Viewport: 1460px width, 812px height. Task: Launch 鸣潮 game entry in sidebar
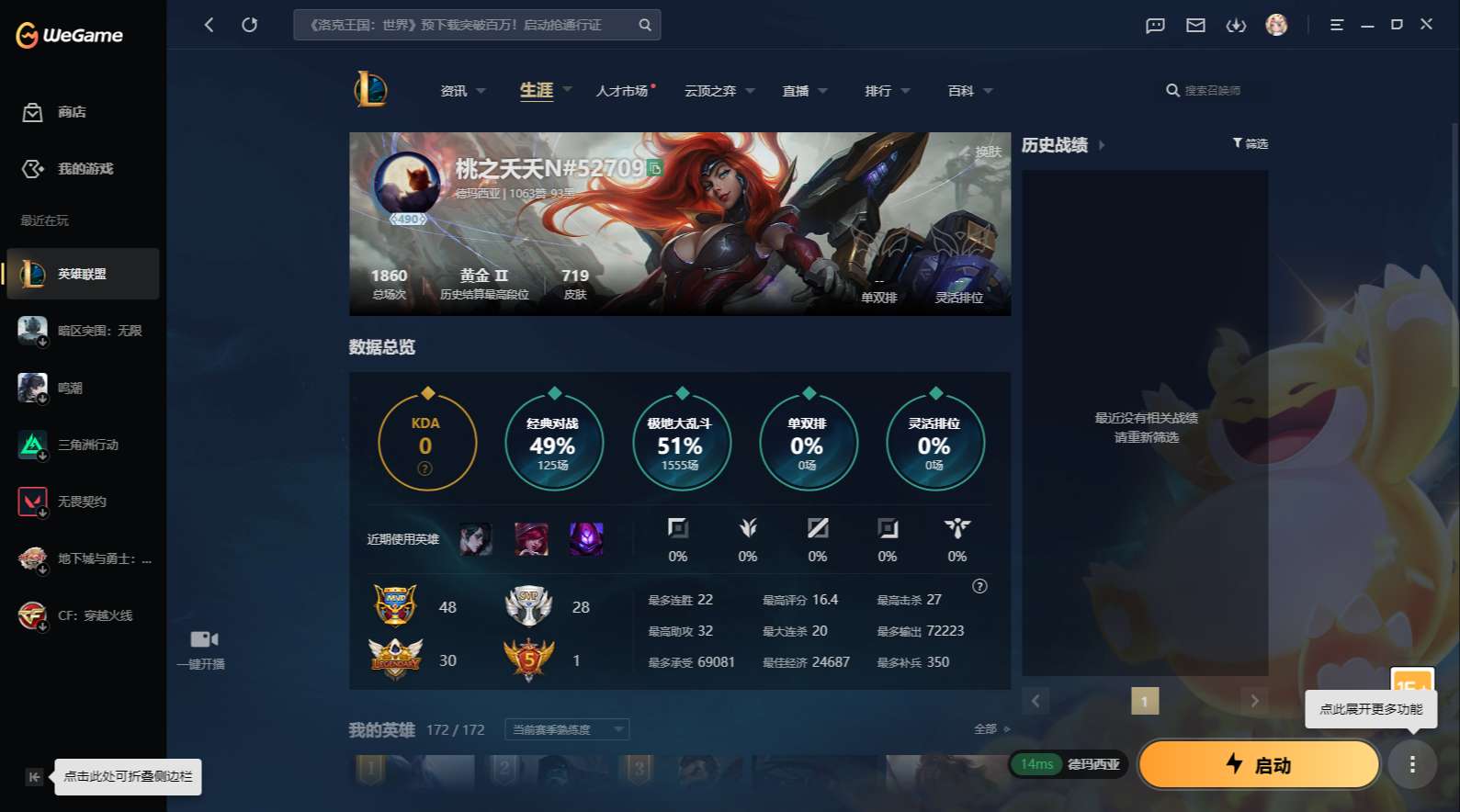pos(83,388)
